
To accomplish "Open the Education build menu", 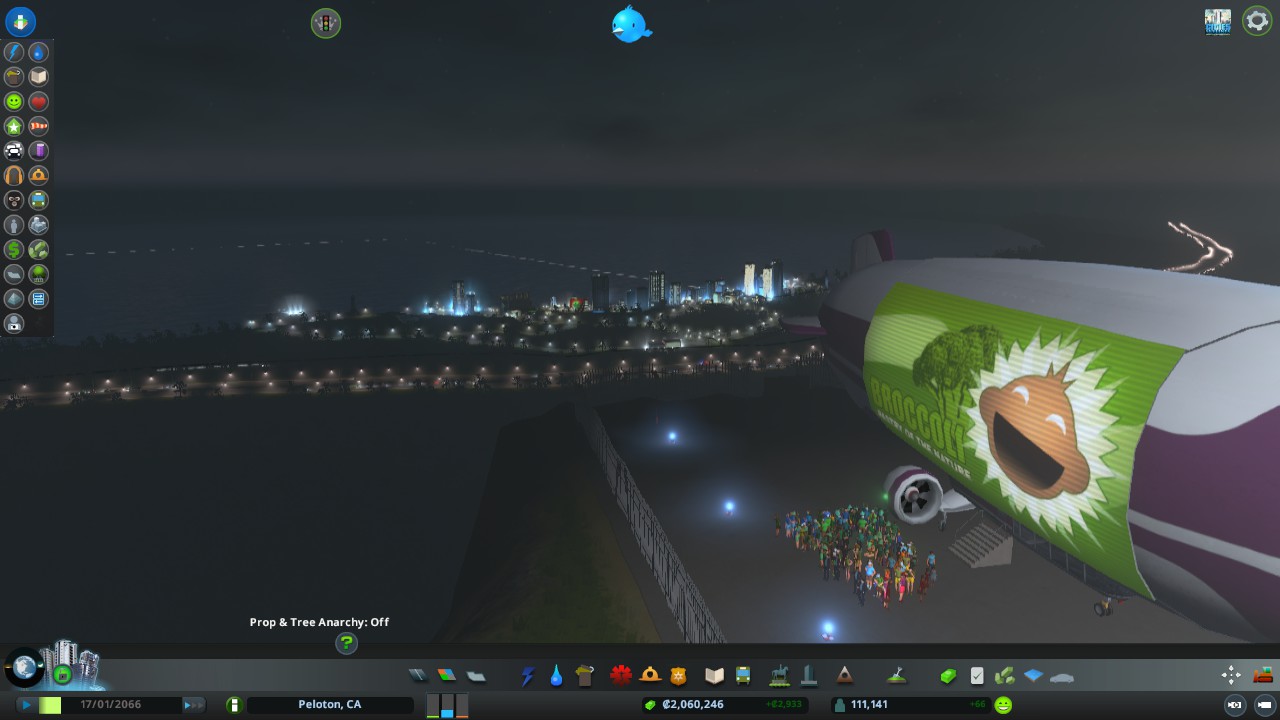I will point(712,675).
